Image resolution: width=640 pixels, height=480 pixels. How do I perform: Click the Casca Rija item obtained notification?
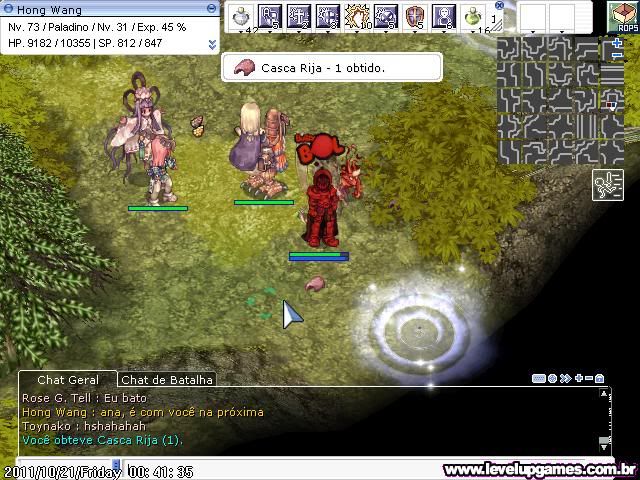pos(331,68)
